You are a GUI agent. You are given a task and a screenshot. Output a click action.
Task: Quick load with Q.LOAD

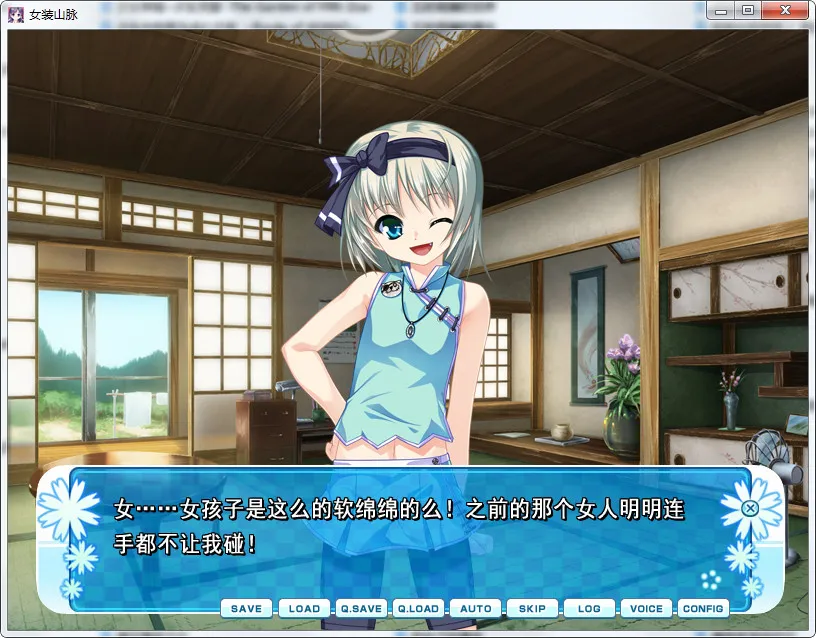point(418,608)
